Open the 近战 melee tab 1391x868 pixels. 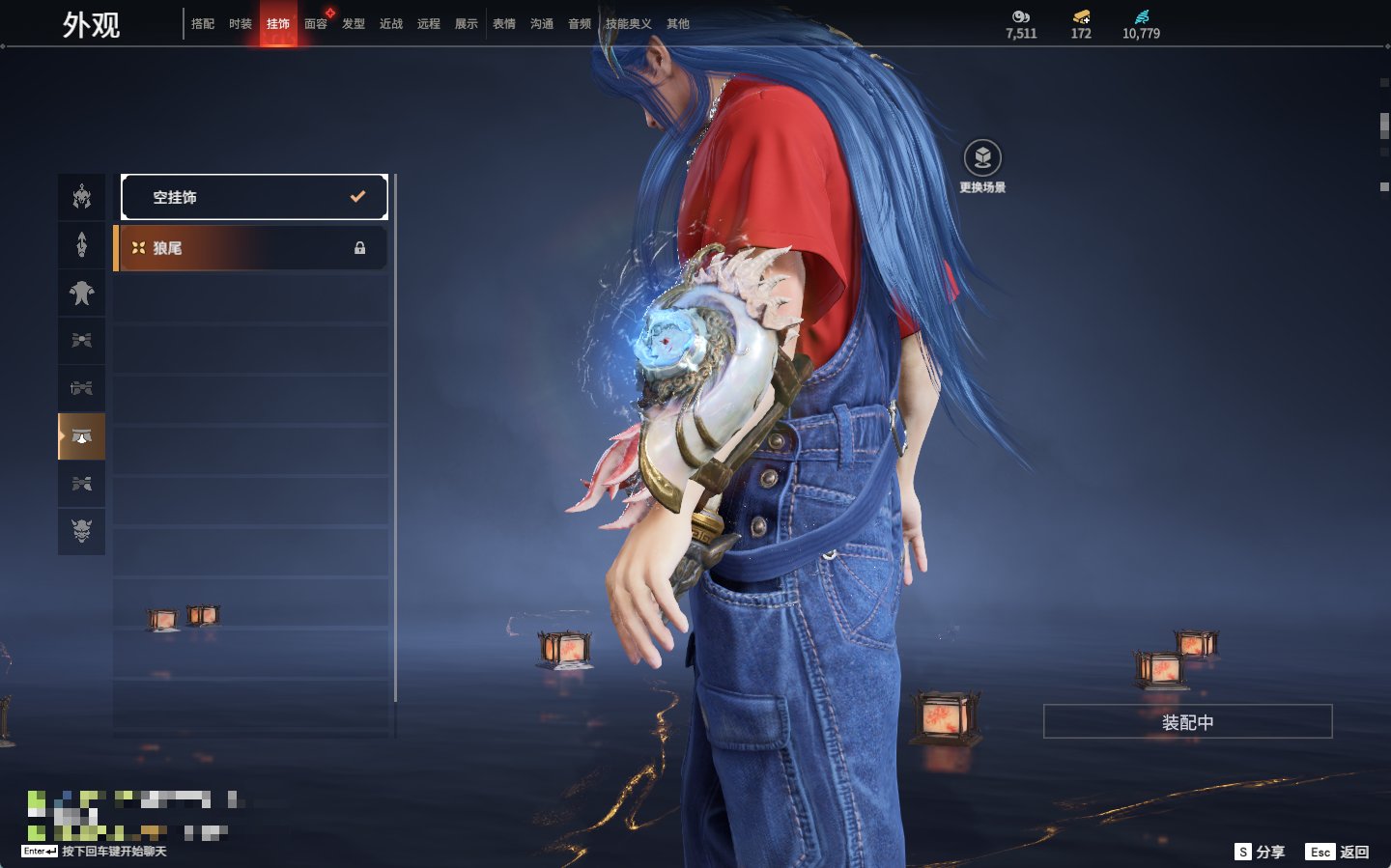click(391, 24)
